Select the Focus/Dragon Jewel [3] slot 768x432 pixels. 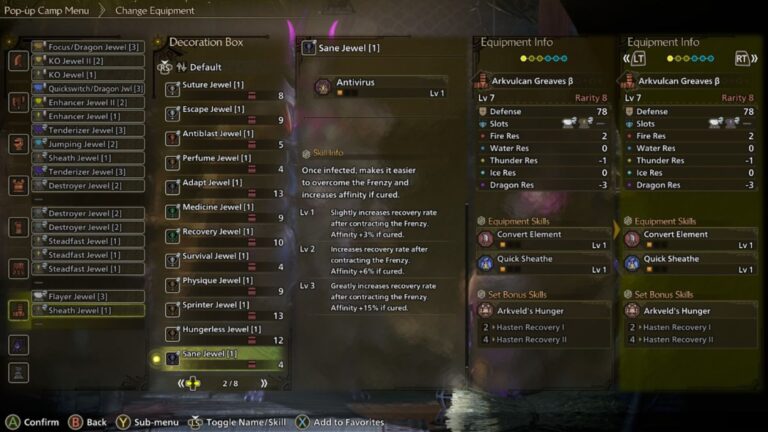click(88, 46)
